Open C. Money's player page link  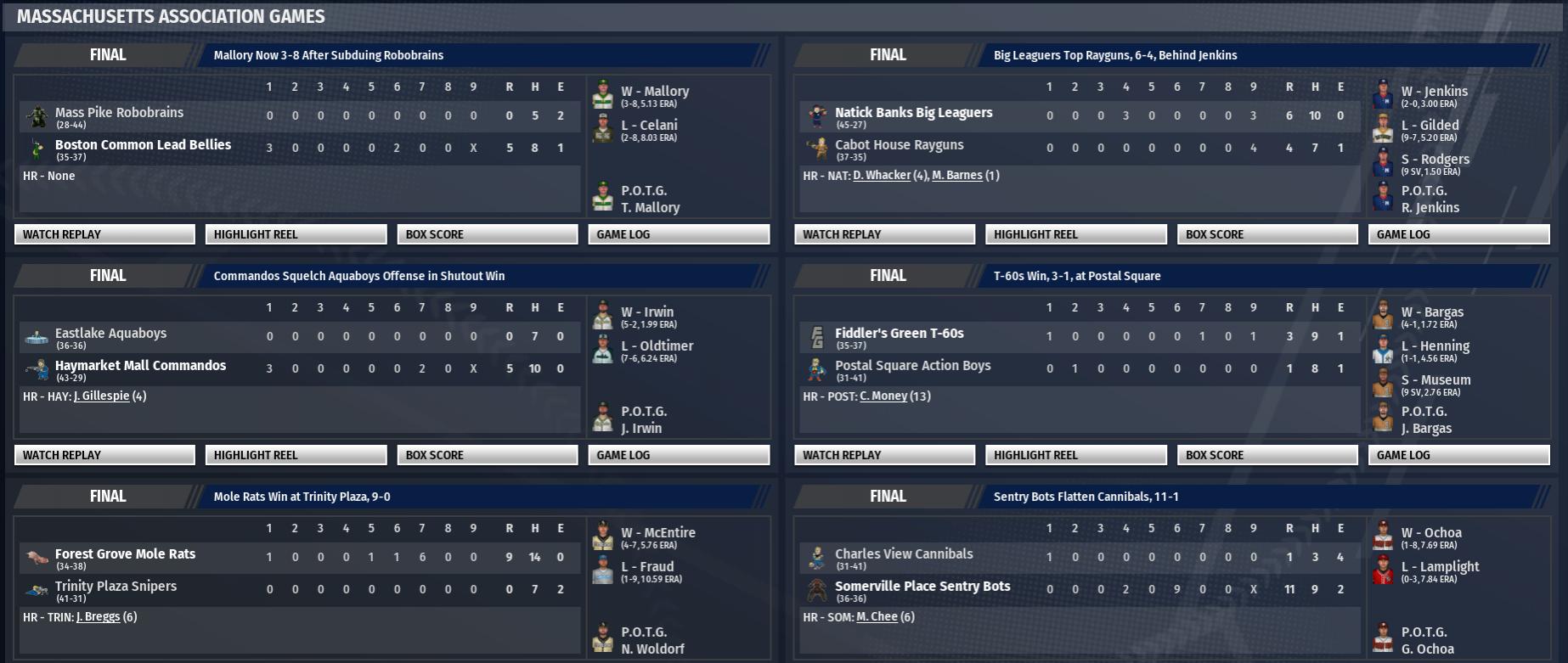(883, 396)
